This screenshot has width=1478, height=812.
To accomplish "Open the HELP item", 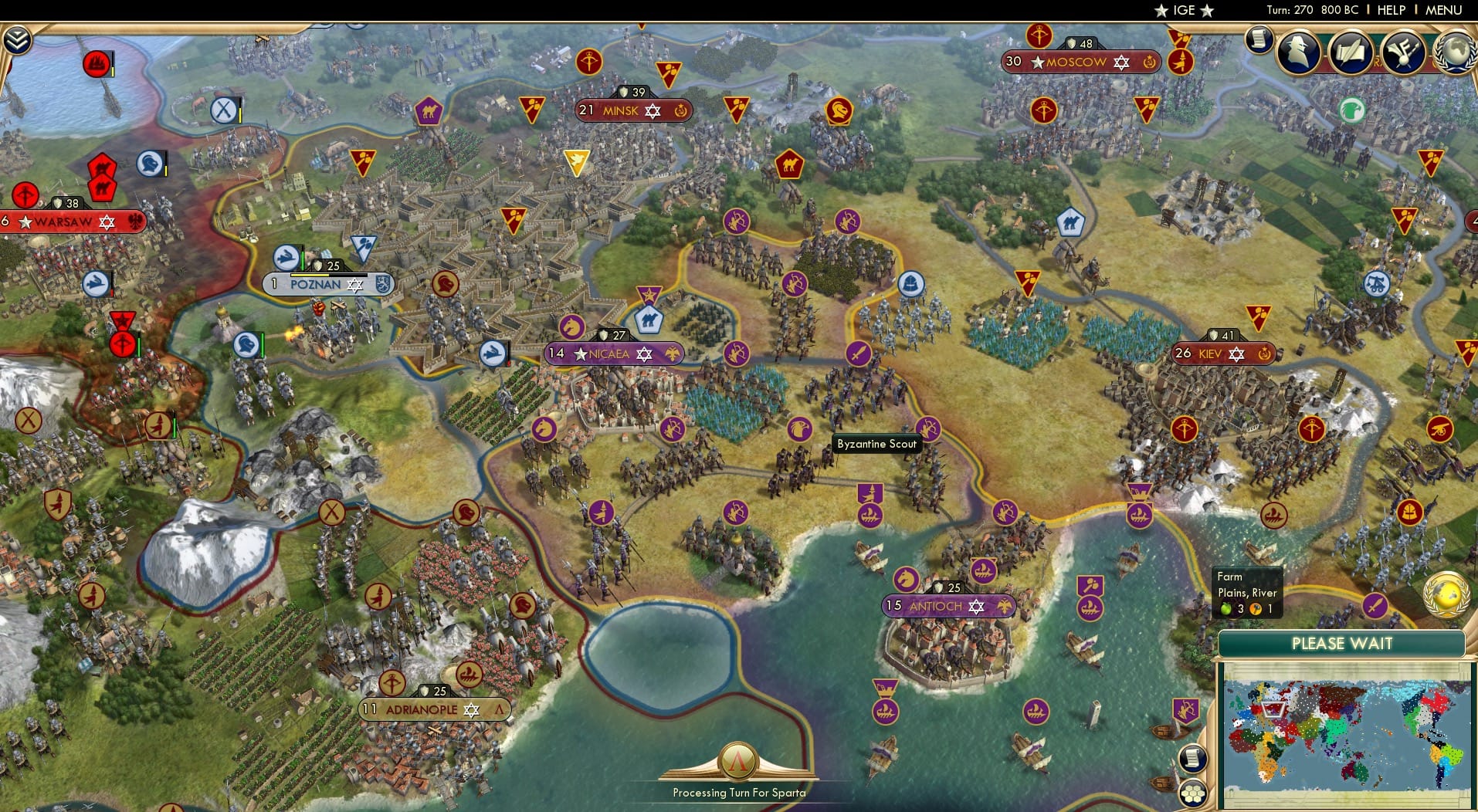I will pos(1391,10).
